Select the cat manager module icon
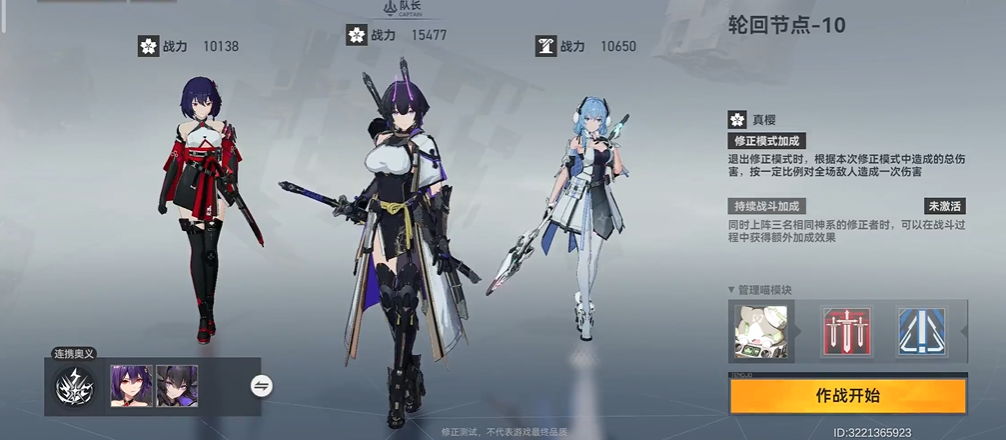 [x=761, y=332]
